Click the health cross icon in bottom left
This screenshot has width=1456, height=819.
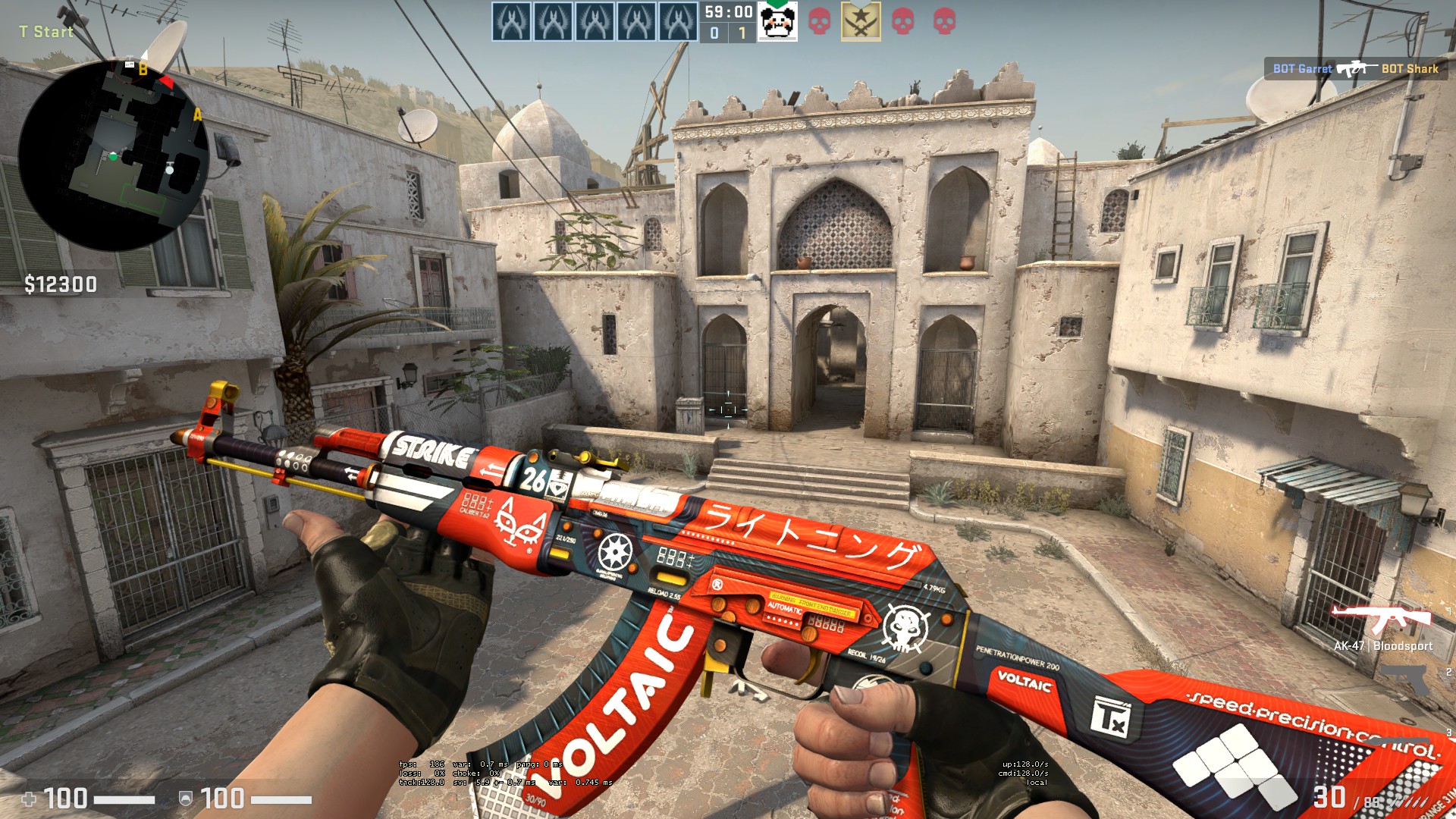27,799
